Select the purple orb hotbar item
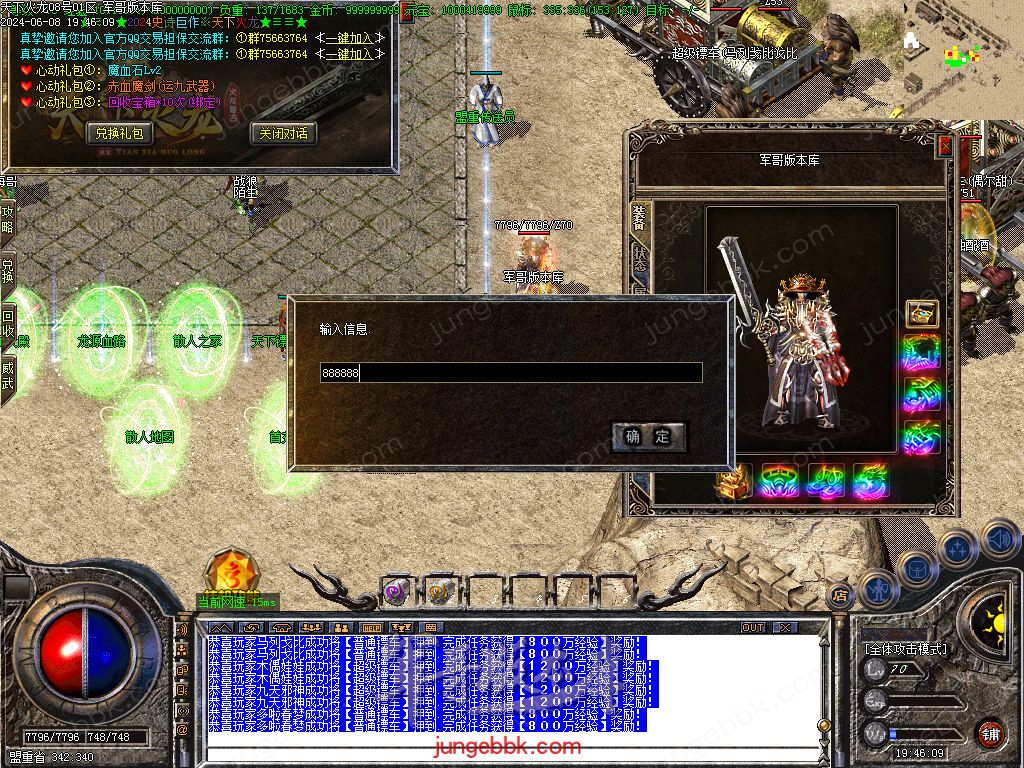The width and height of the screenshot is (1024, 768). click(394, 592)
